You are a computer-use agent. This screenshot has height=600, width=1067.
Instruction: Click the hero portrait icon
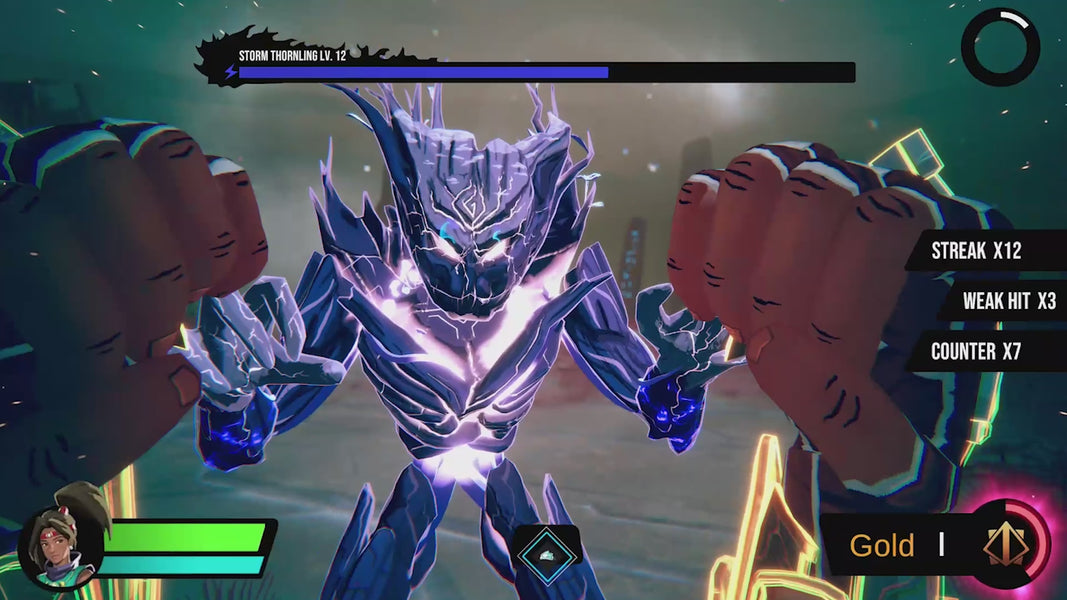click(61, 547)
